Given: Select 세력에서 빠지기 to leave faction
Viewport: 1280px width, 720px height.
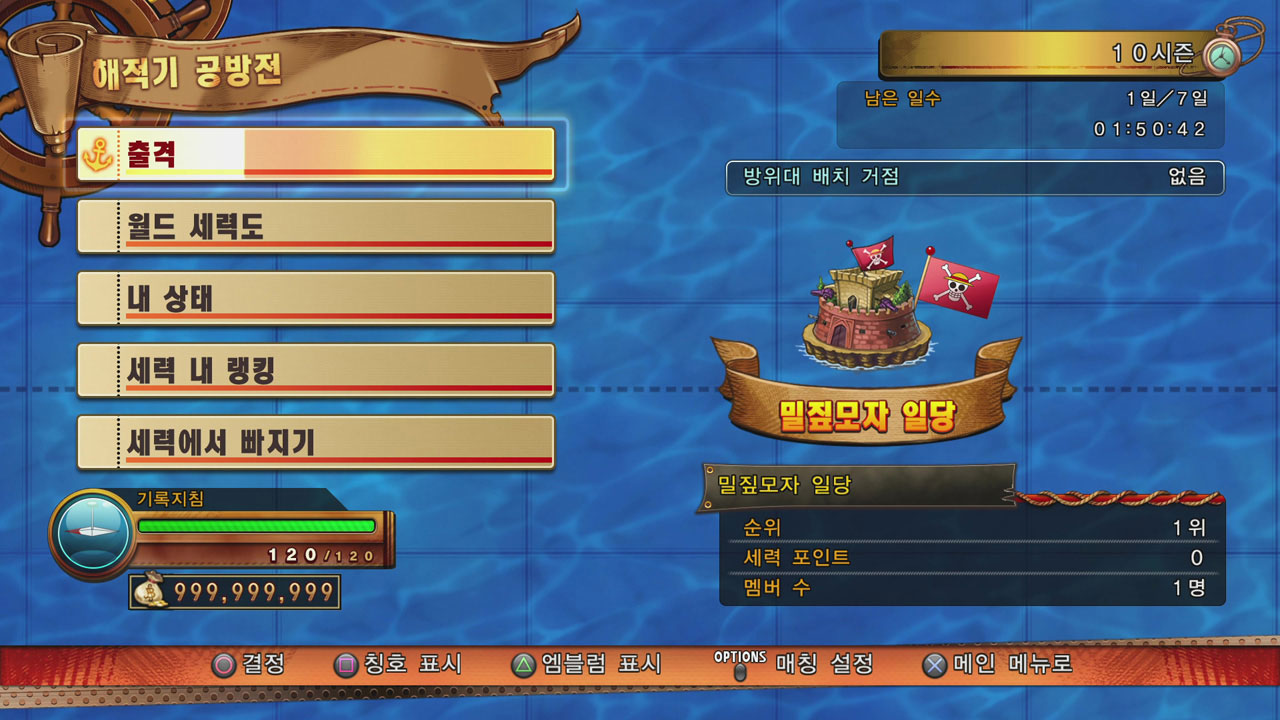Looking at the screenshot, I should [316, 442].
